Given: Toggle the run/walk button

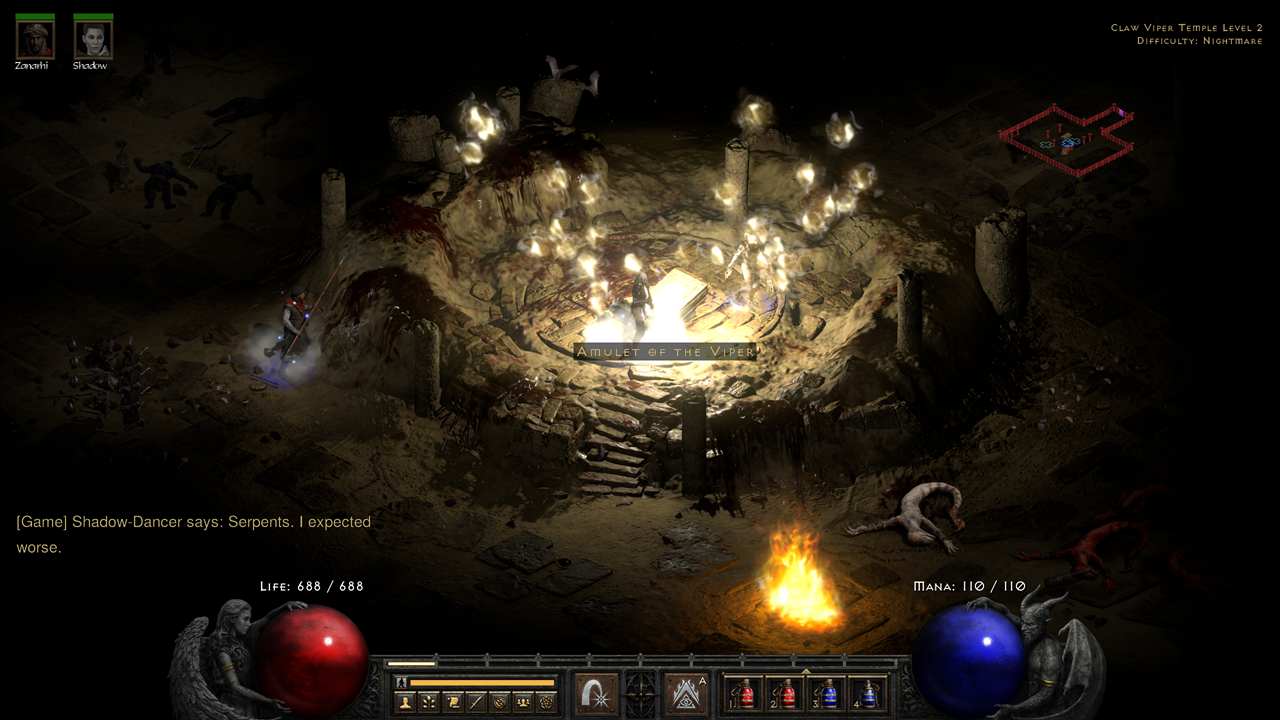Looking at the screenshot, I should (x=402, y=683).
